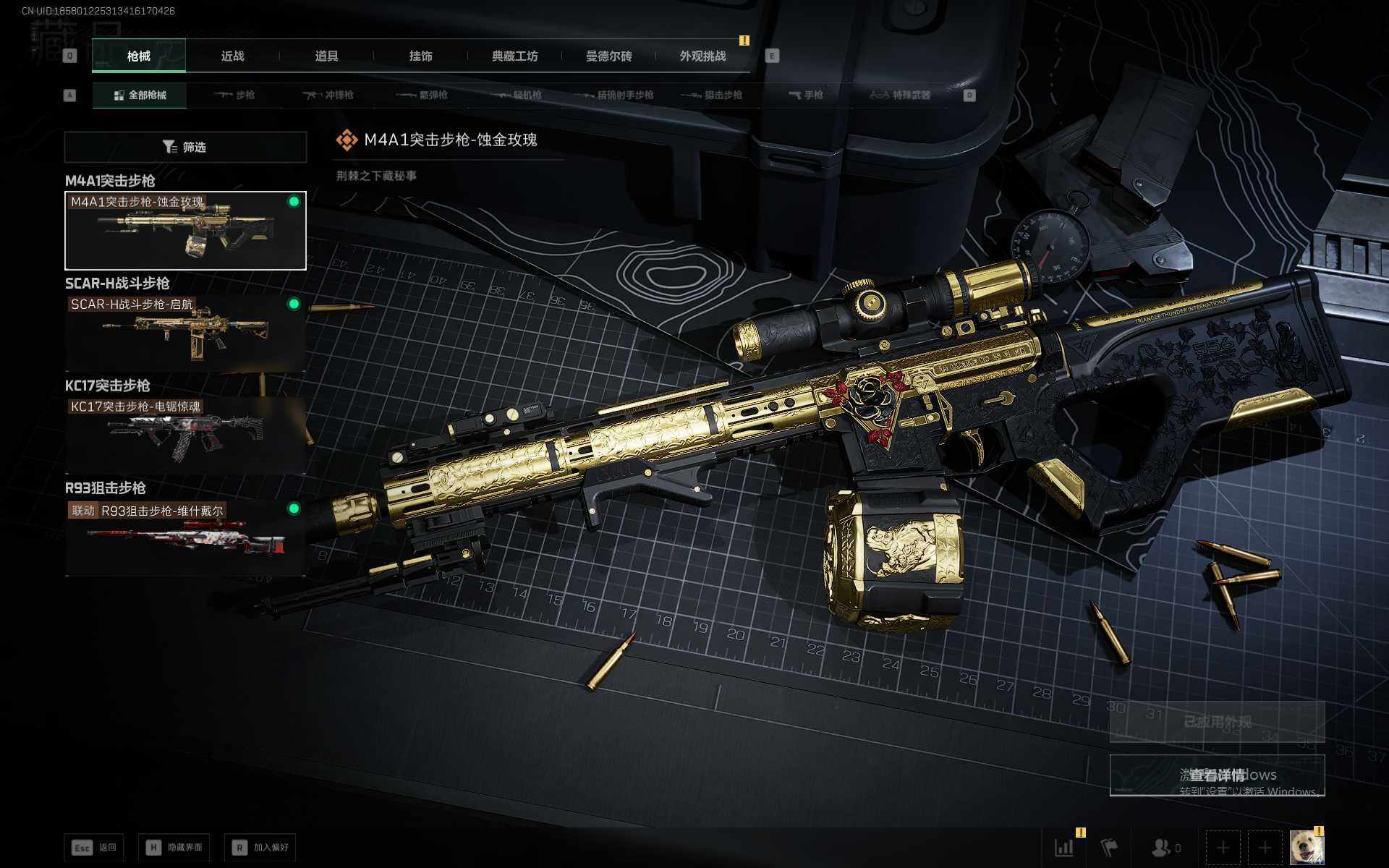Show the 冲锋枪 submachine gun category
This screenshot has width=1389, height=868.
tap(328, 95)
